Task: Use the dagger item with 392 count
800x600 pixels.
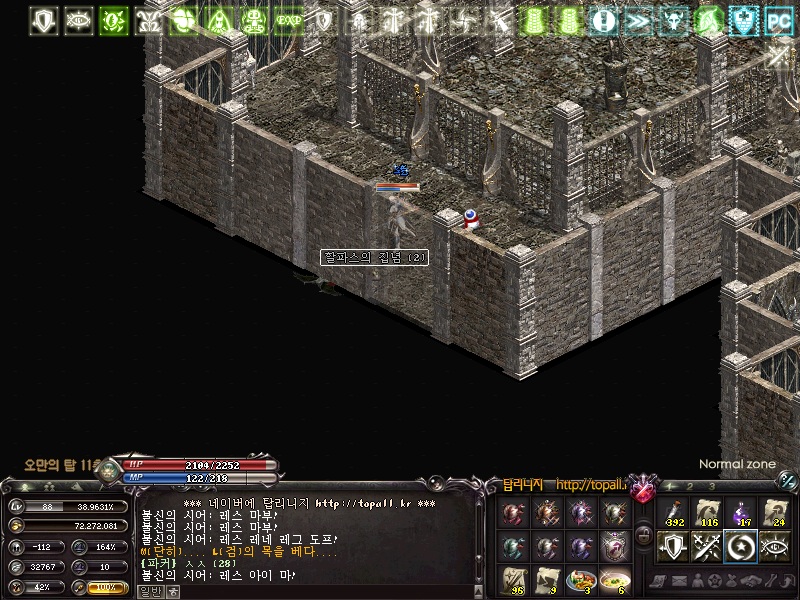Action: tap(672, 513)
